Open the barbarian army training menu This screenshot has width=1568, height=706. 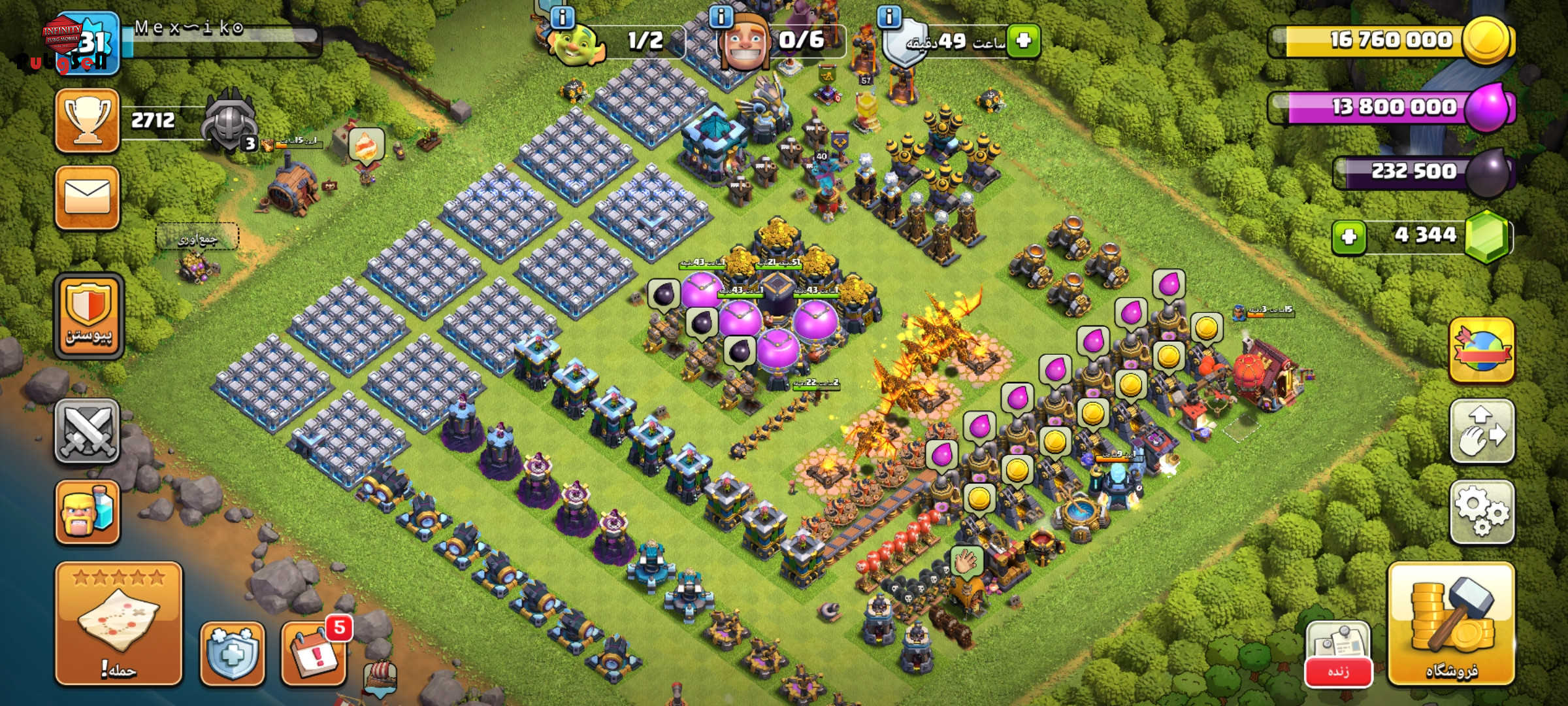click(87, 513)
